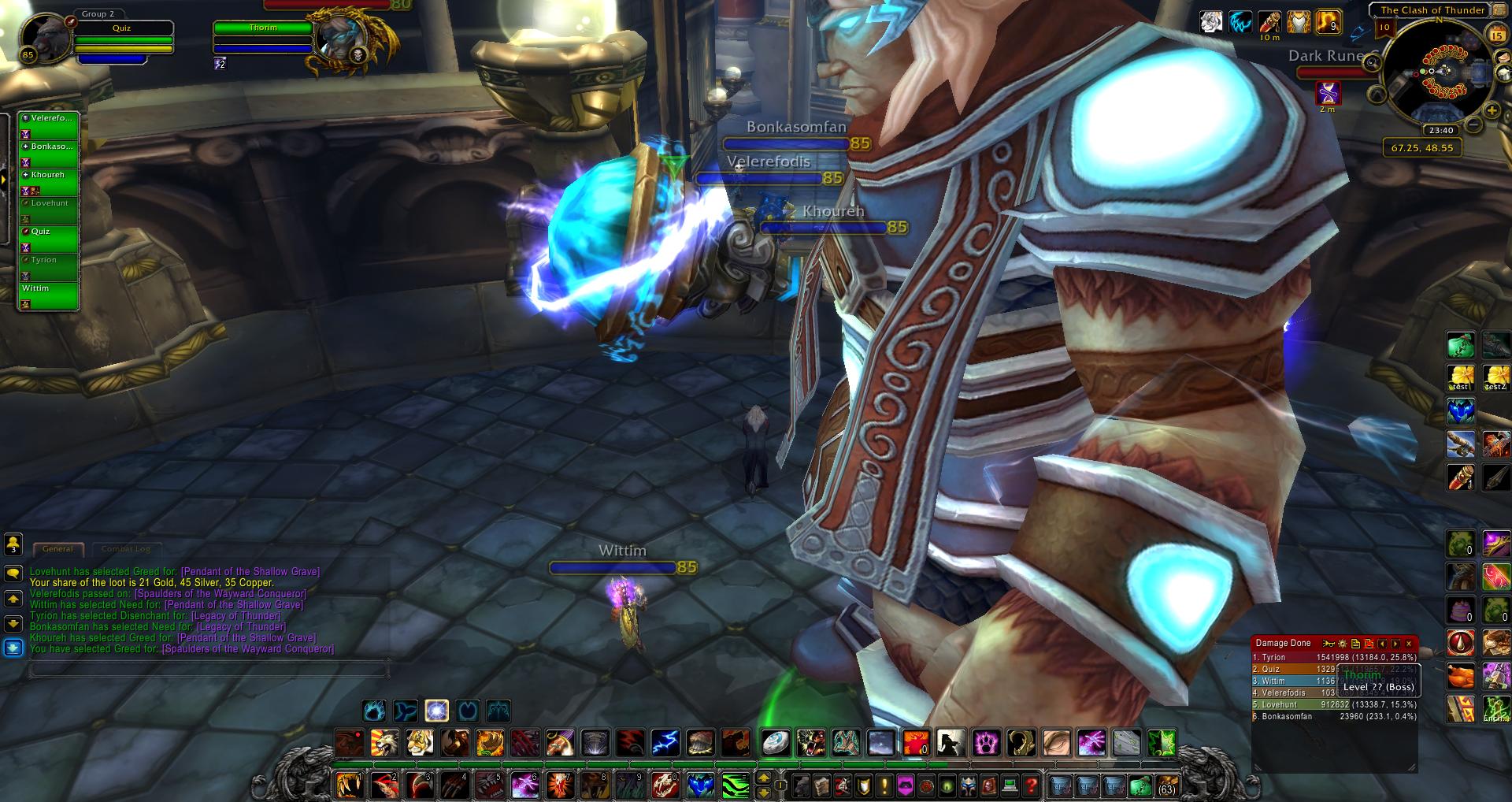Jump chat to the bottom with blue arrow
The image size is (1512, 802).
click(13, 648)
